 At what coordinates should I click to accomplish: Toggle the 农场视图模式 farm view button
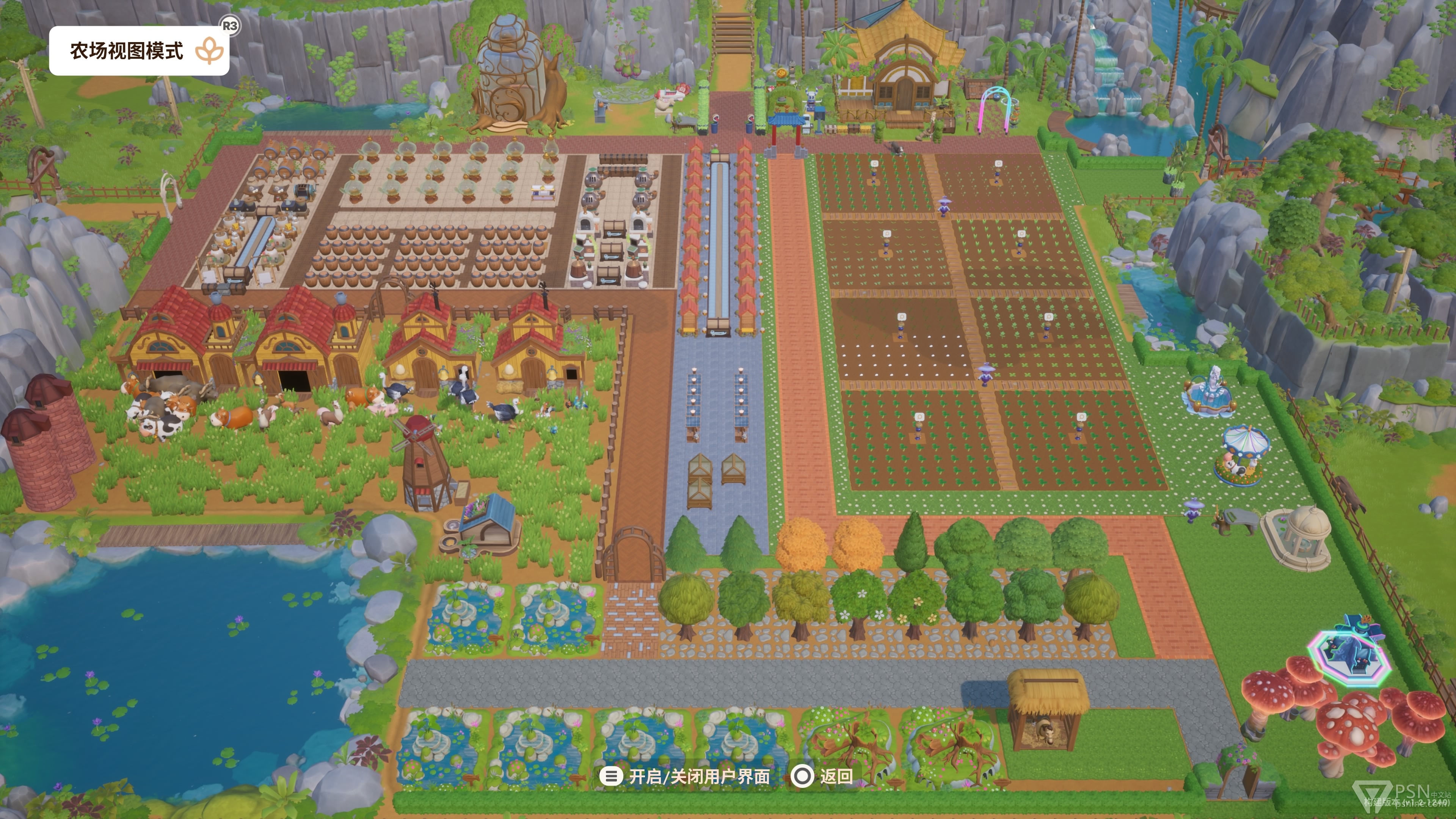click(x=139, y=51)
